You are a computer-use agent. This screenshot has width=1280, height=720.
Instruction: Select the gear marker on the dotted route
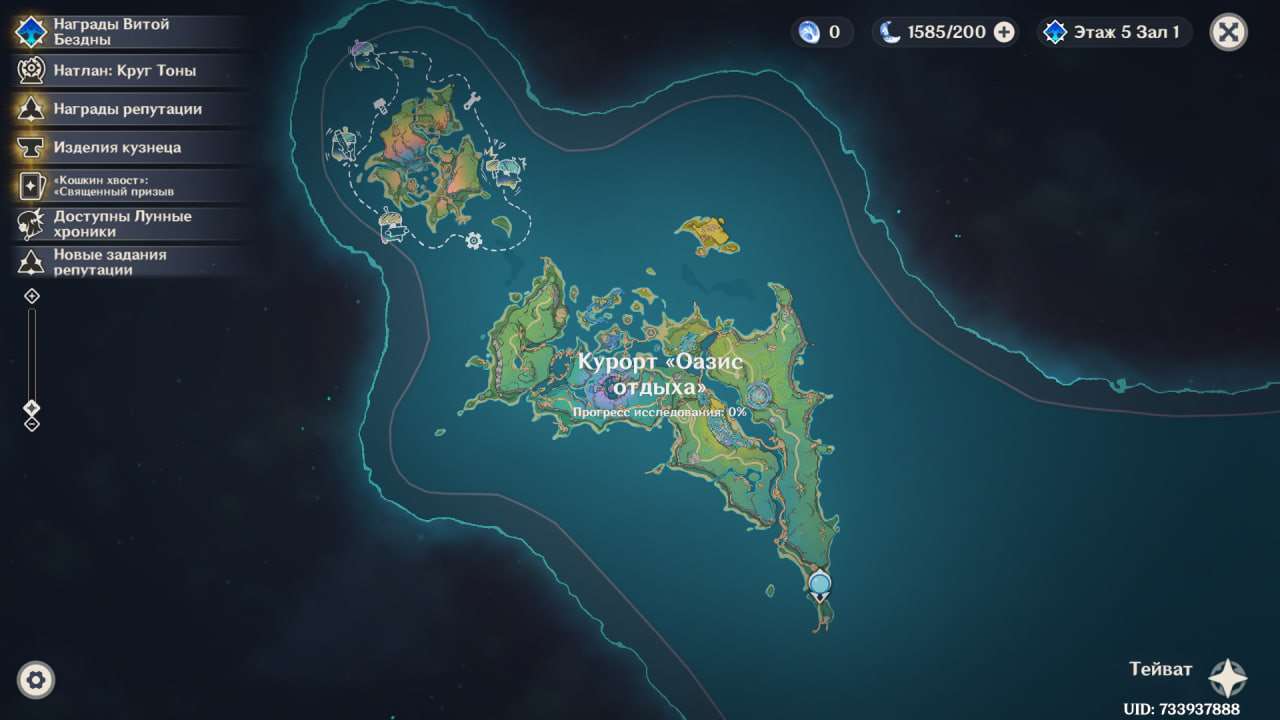474,240
